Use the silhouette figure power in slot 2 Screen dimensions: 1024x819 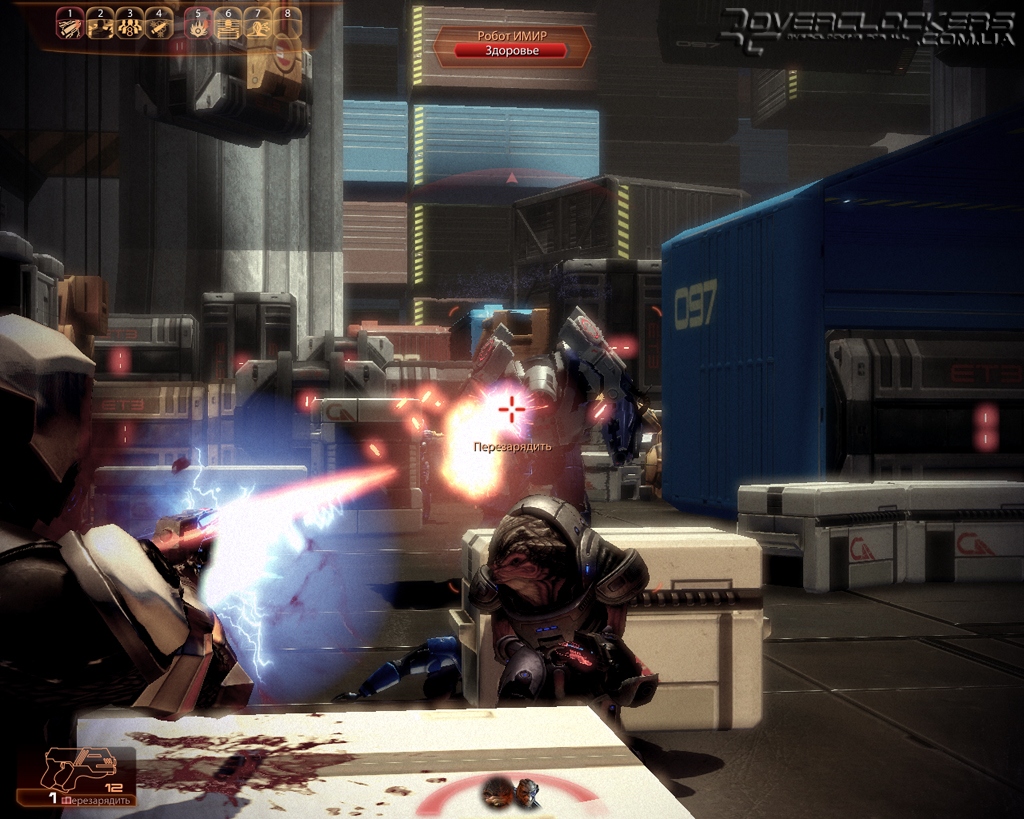coord(100,27)
